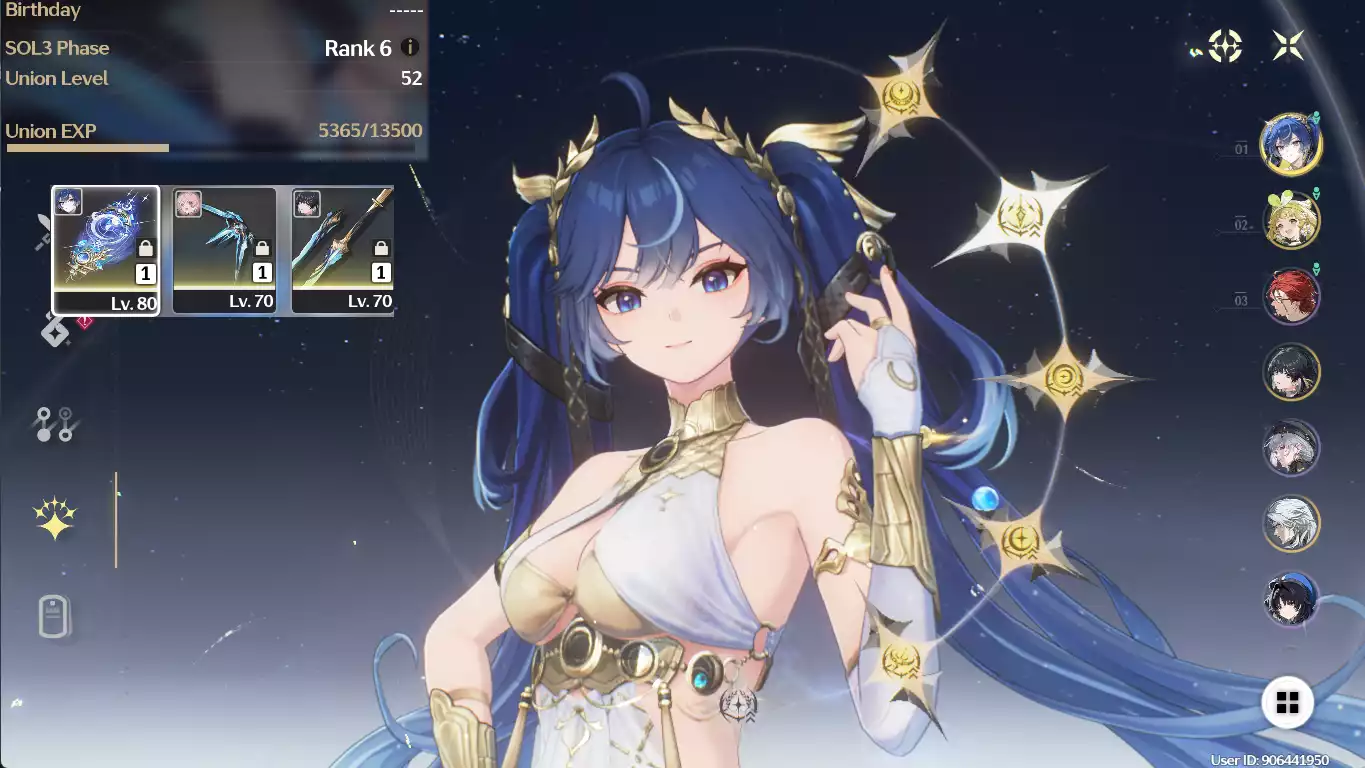The image size is (1365, 768).
Task: Select the blue-haired character portrait numbered 01
Action: pos(1291,144)
